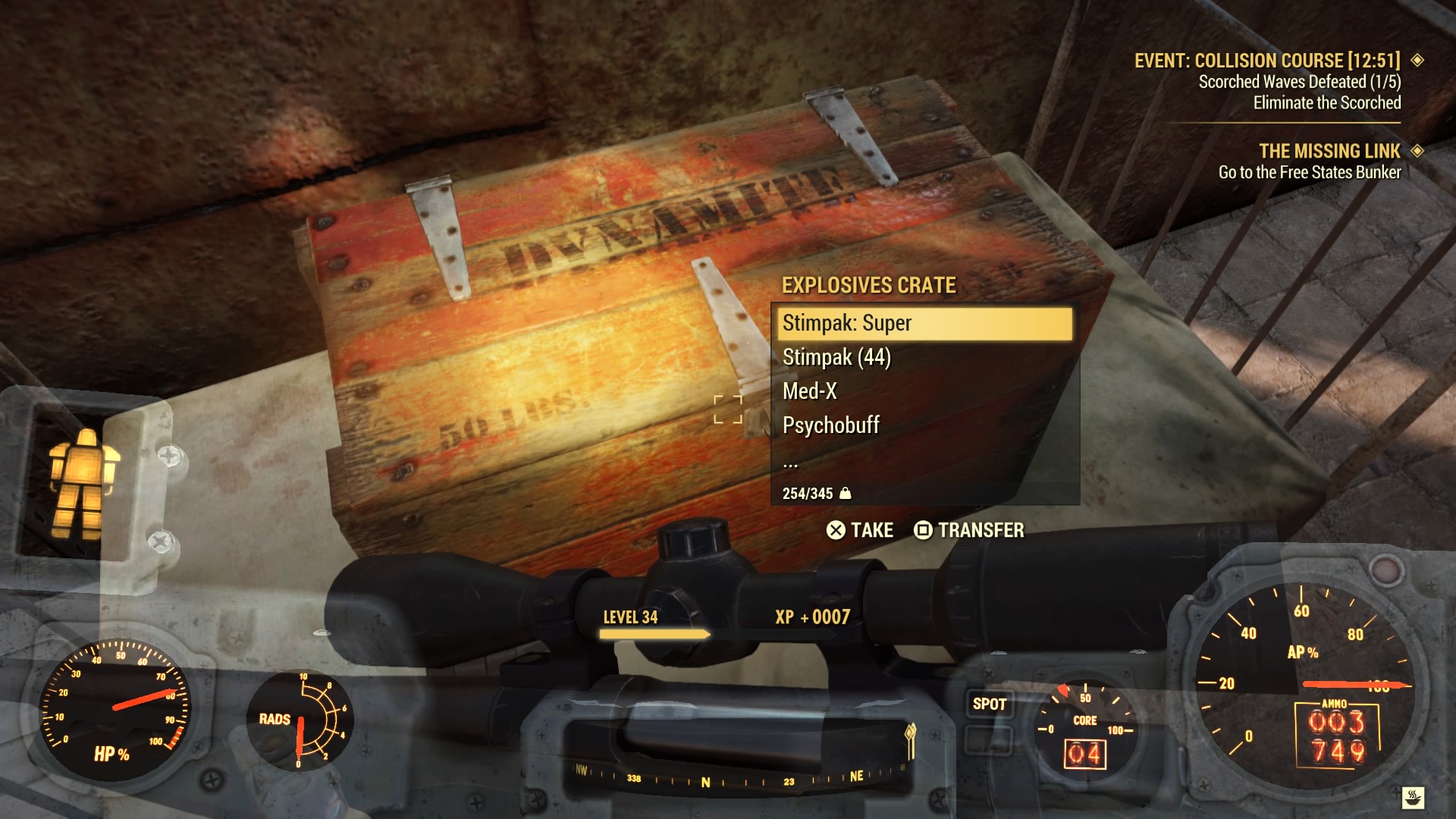Pick Med-X from the explosives crate
This screenshot has height=819, width=1456.
click(924, 391)
